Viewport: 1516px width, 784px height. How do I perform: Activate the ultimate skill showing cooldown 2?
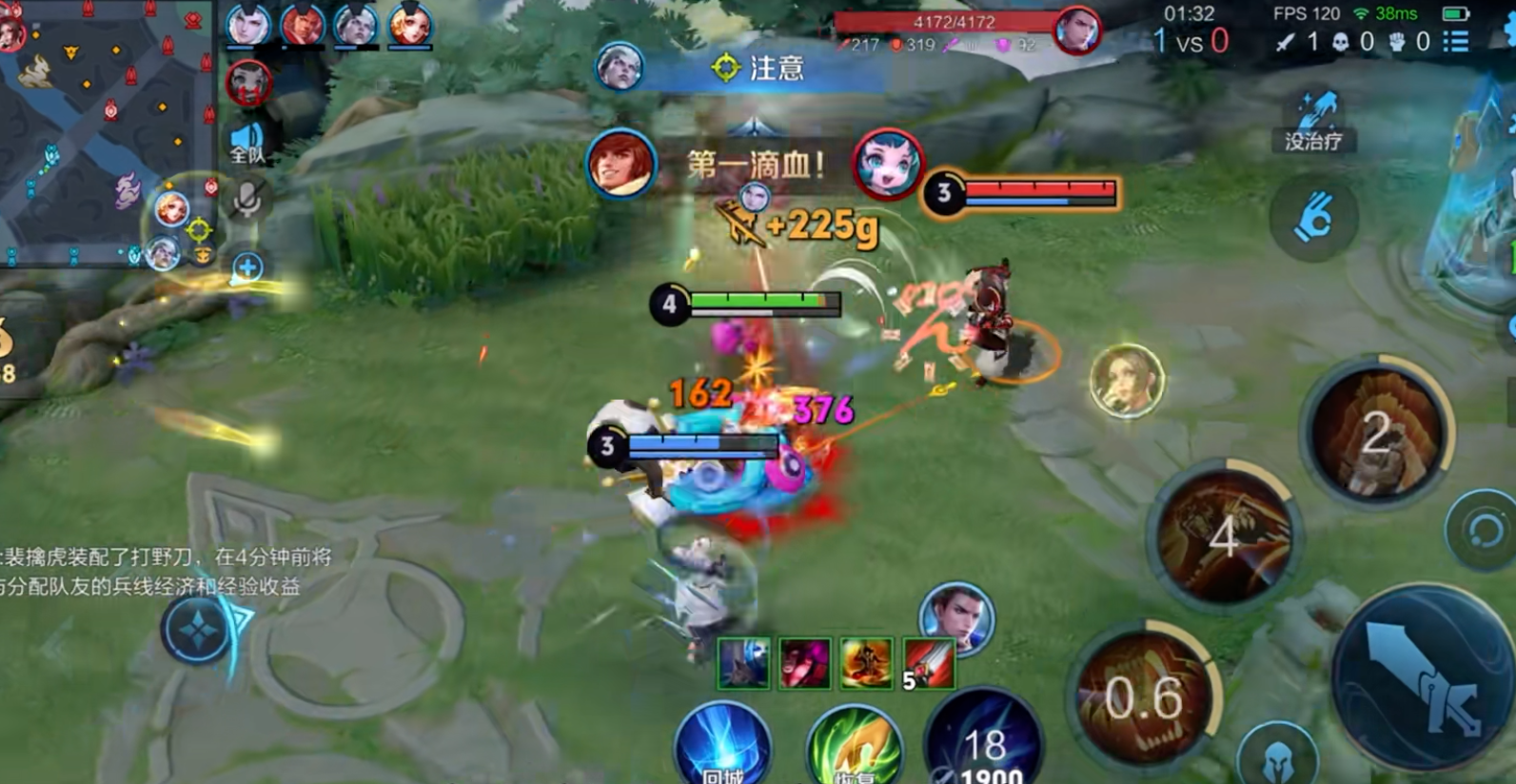click(x=1376, y=434)
